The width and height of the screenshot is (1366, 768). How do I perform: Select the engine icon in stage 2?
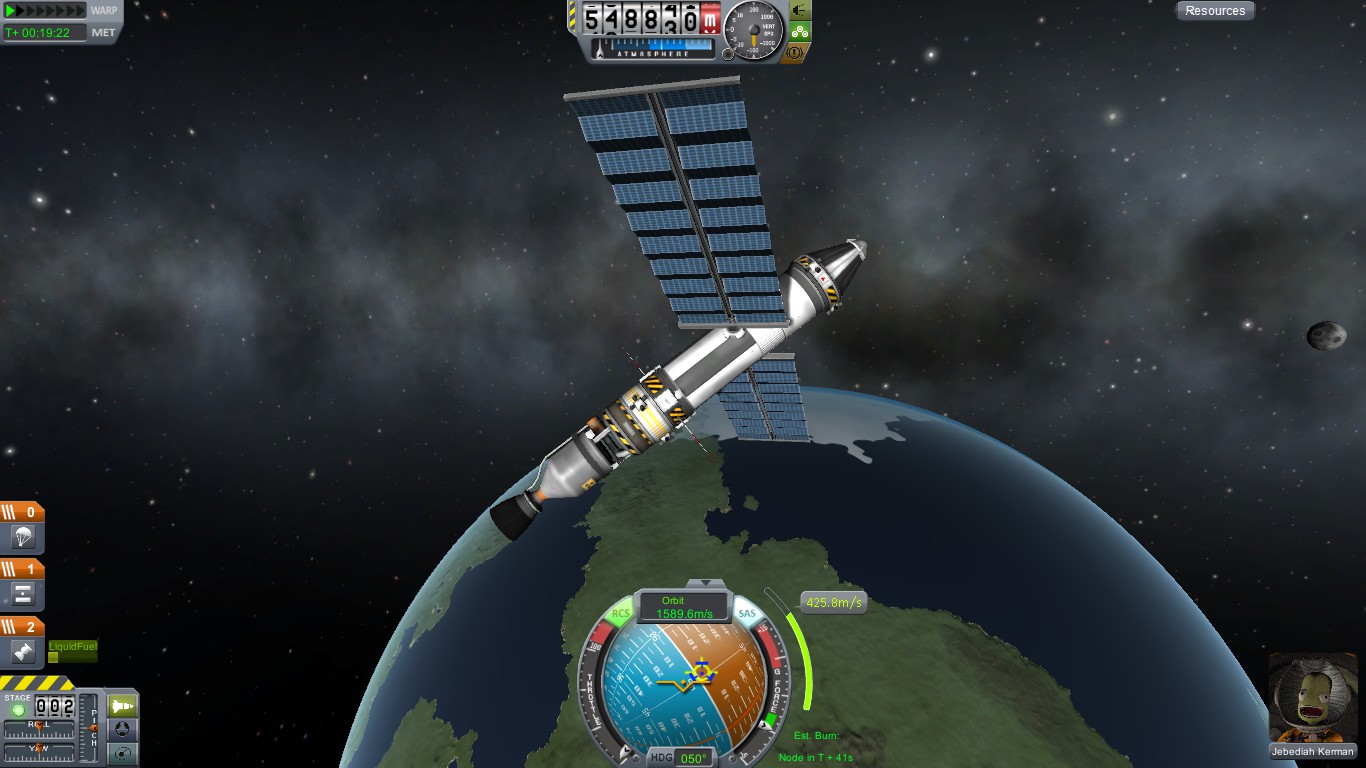coord(23,652)
